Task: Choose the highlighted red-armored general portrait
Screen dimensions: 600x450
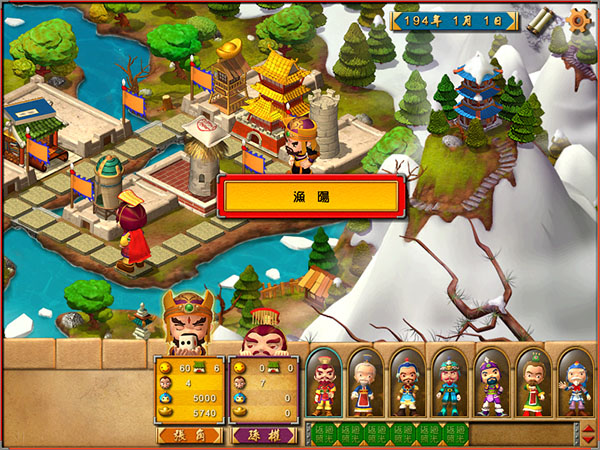Action: (x=323, y=382)
